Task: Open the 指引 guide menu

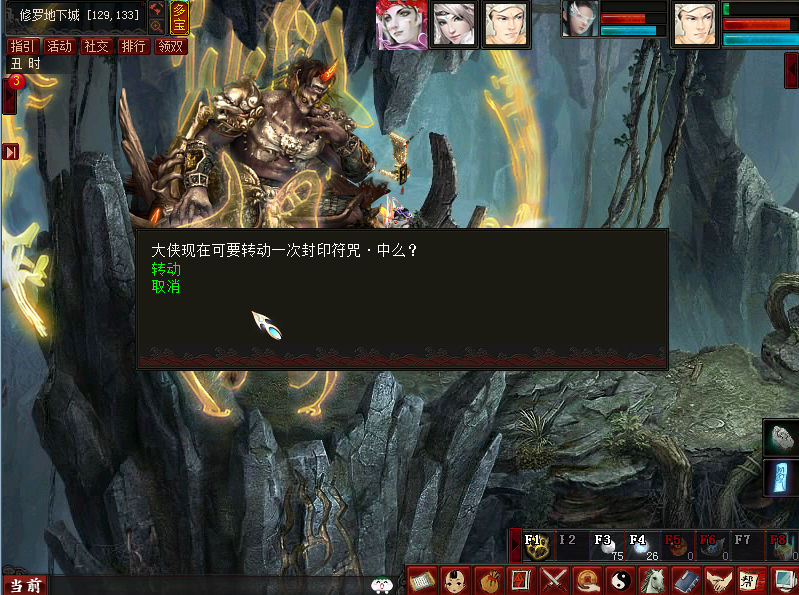Action: click(x=23, y=46)
